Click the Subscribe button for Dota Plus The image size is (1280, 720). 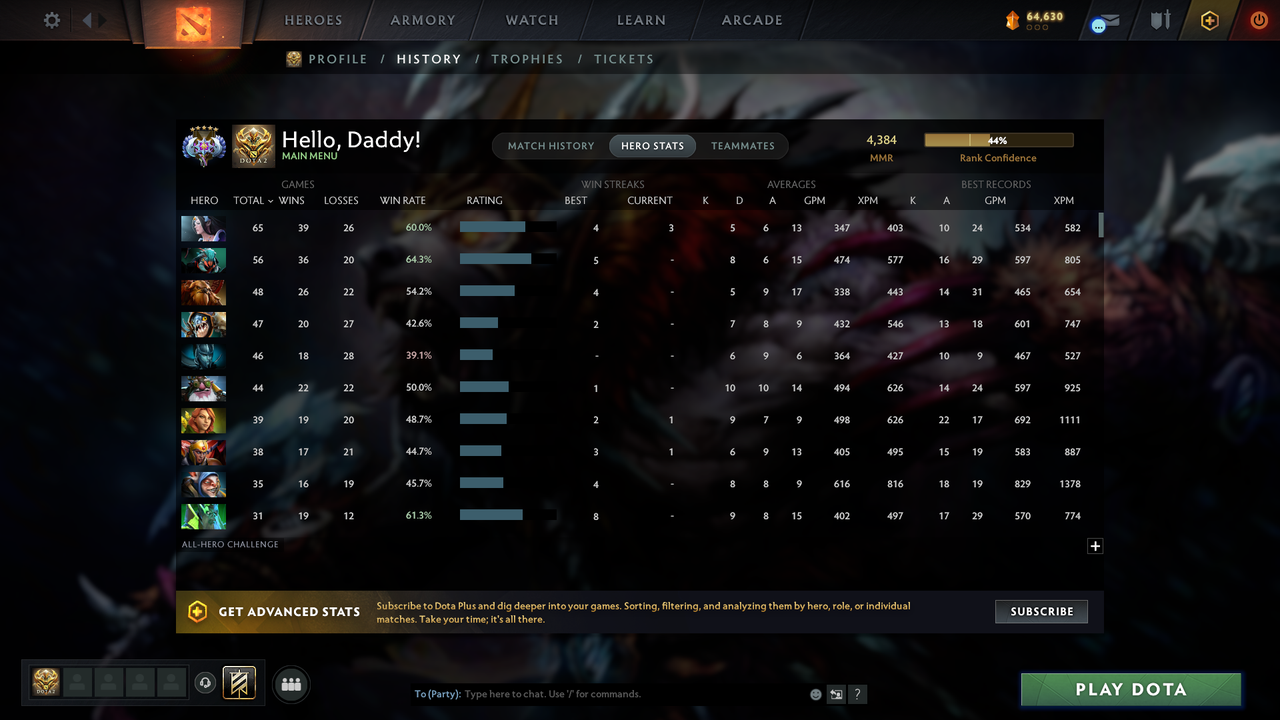tap(1041, 611)
